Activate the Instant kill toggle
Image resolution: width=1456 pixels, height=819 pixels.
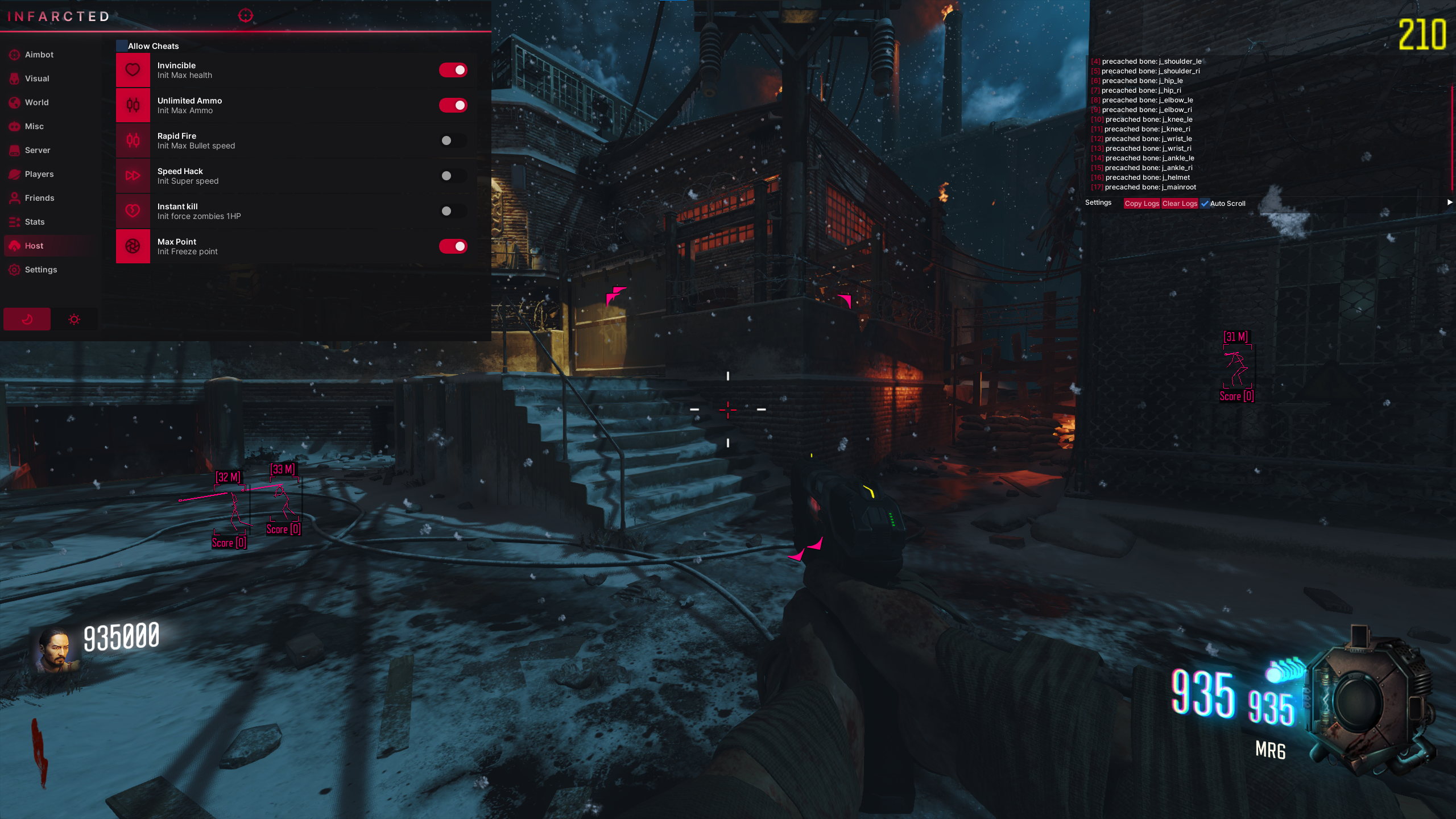click(453, 211)
